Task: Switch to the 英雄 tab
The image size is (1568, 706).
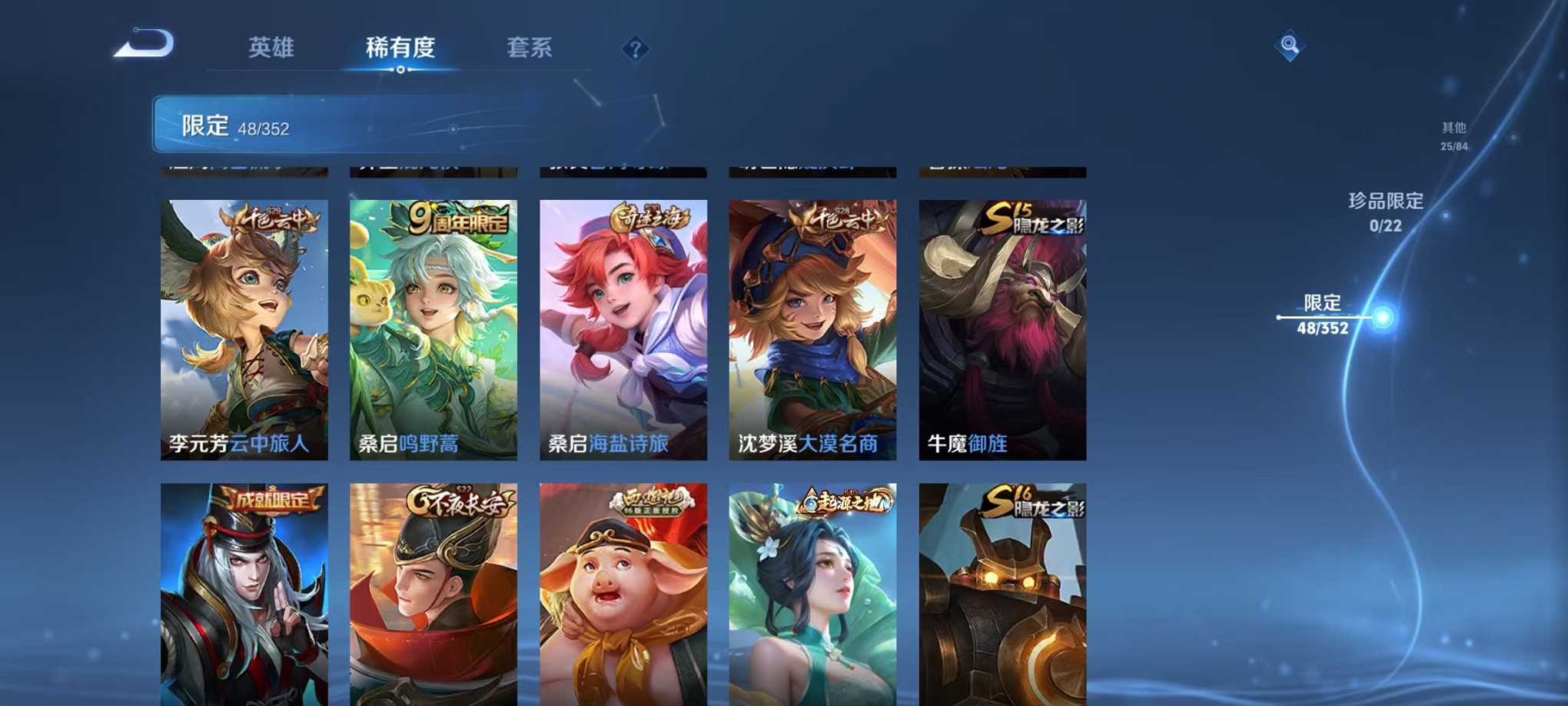Action: coord(270,48)
